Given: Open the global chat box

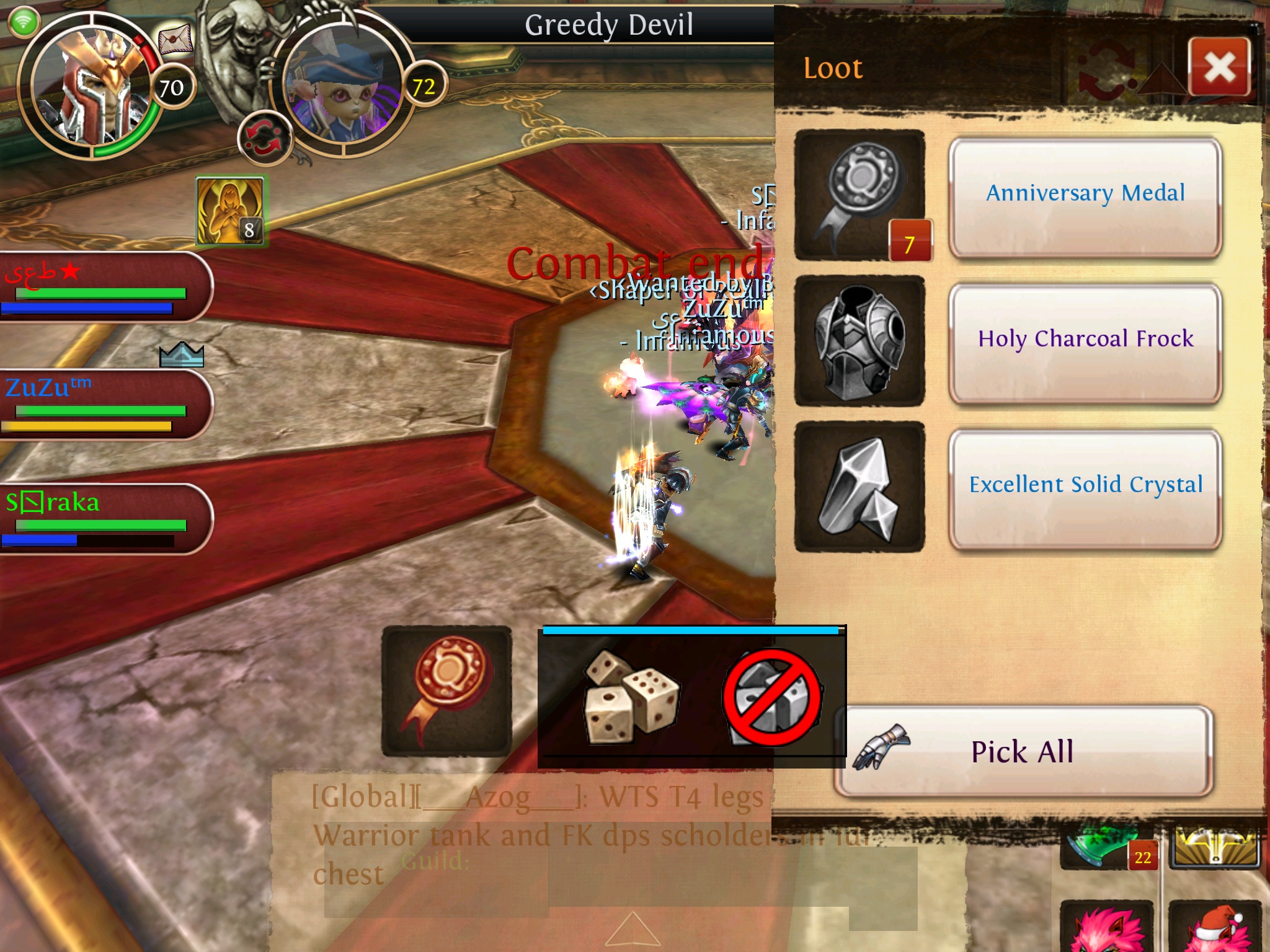Looking at the screenshot, I should 533,834.
